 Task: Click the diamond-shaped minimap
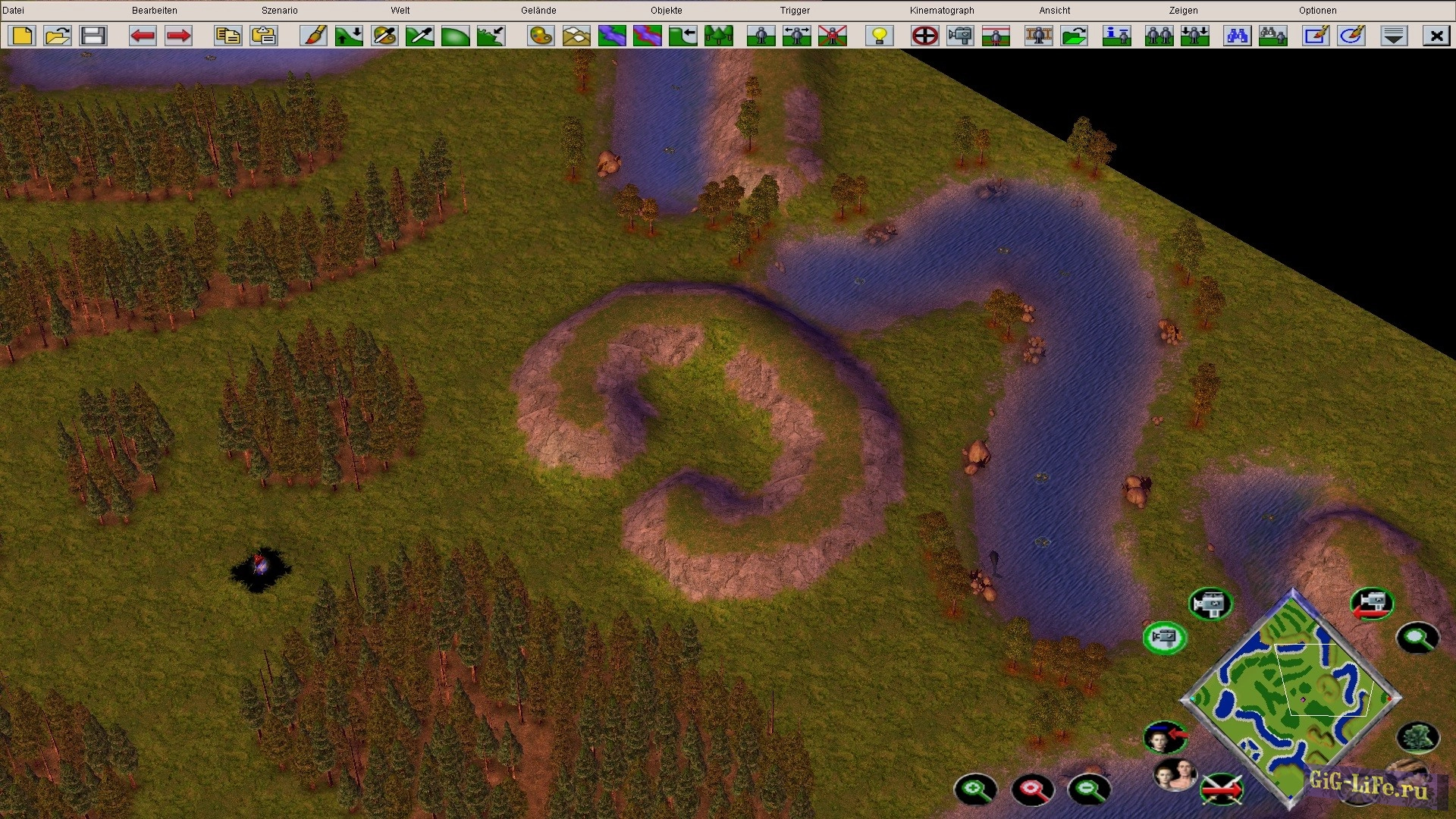[x=1291, y=698]
